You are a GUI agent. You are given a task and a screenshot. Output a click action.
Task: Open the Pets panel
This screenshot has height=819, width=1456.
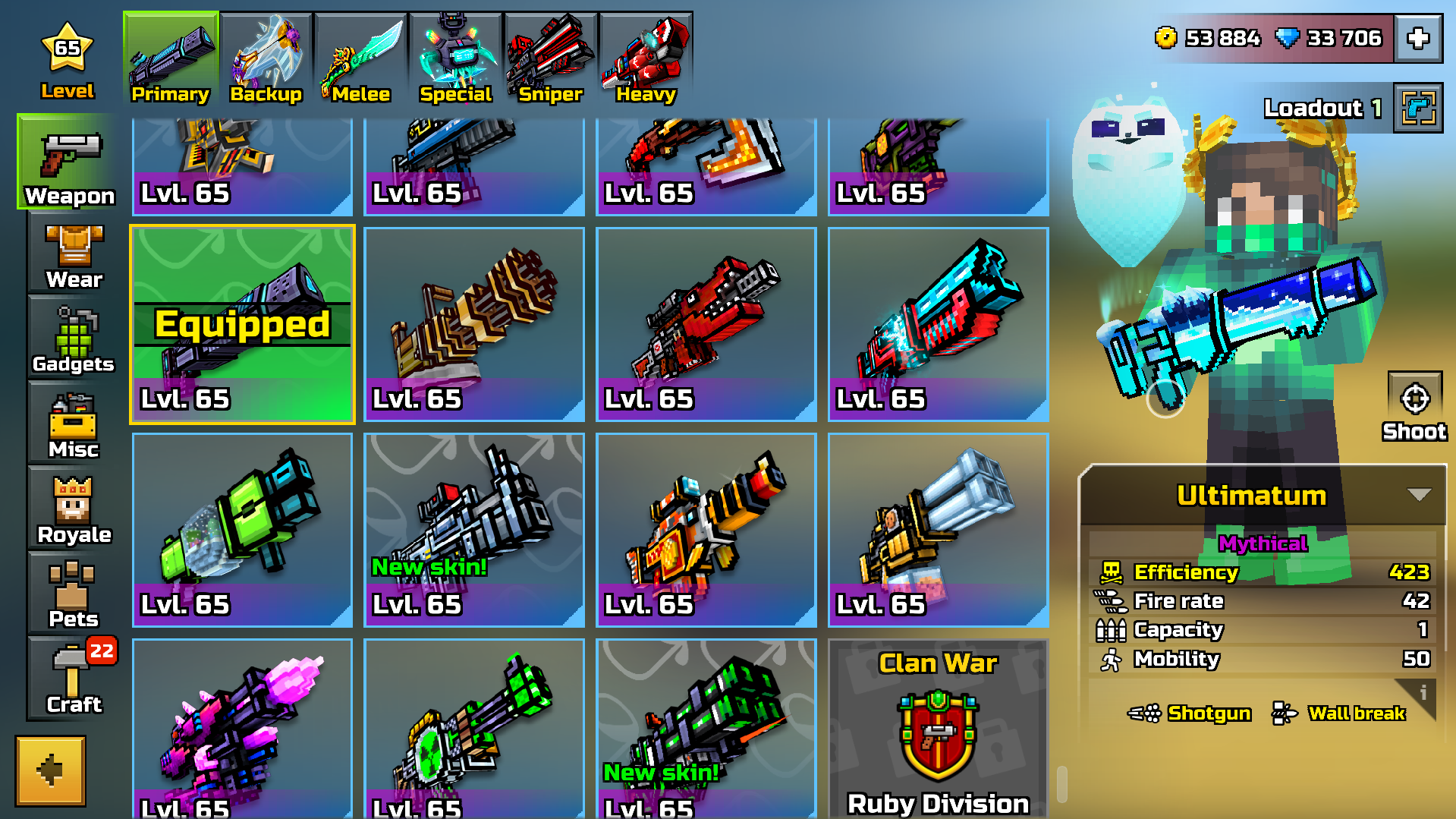click(74, 596)
